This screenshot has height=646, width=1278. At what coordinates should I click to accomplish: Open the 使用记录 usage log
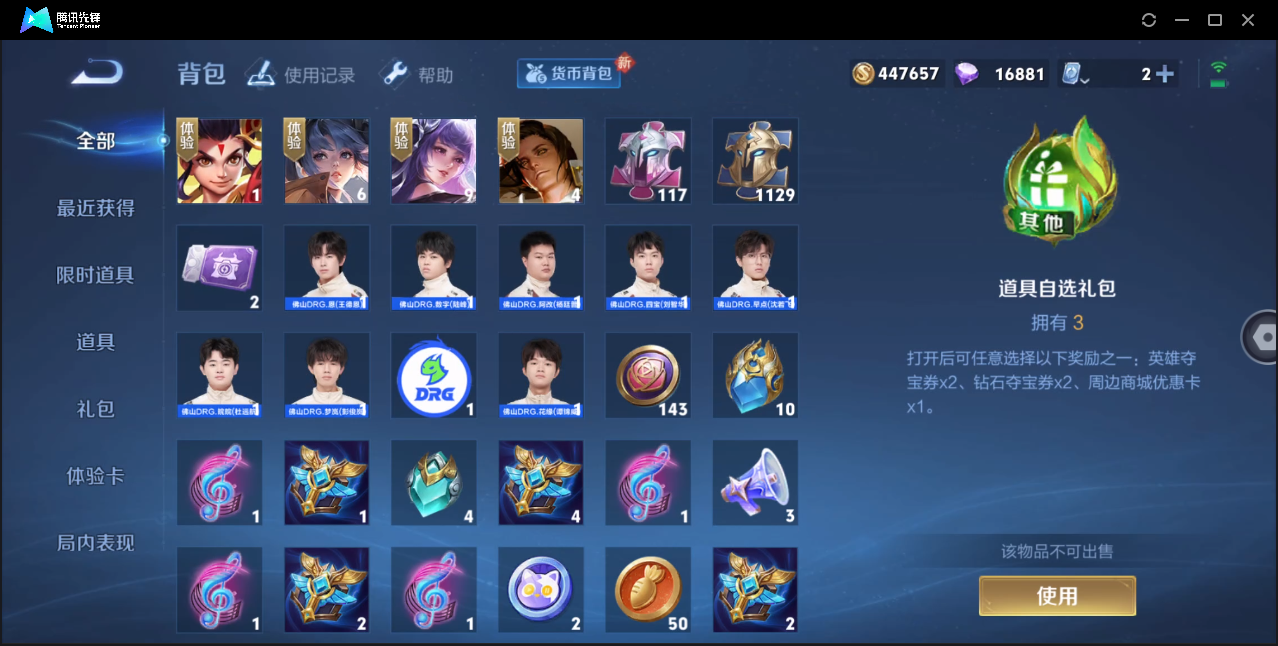click(x=301, y=74)
